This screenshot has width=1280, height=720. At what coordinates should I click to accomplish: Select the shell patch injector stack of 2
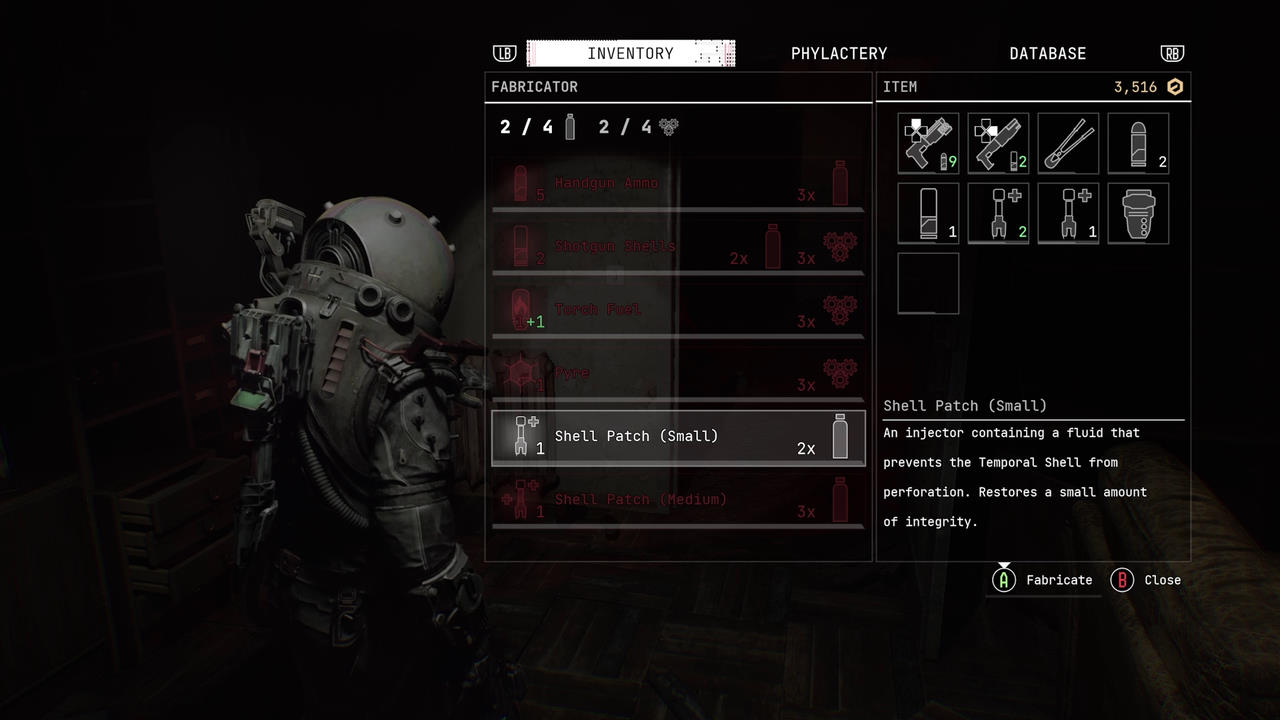click(998, 213)
